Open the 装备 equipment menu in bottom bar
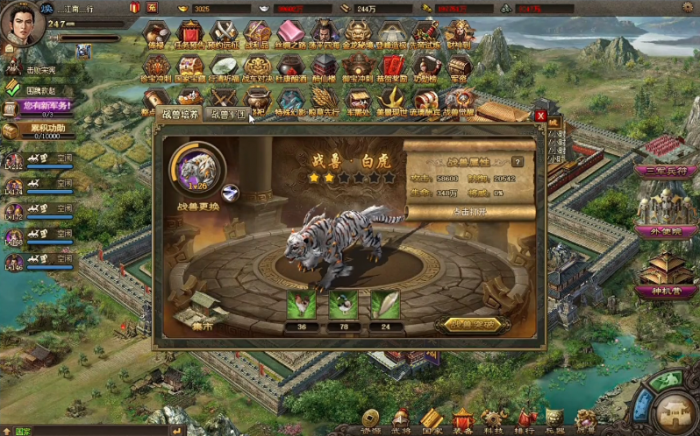The height and width of the screenshot is (436, 700). 462,420
